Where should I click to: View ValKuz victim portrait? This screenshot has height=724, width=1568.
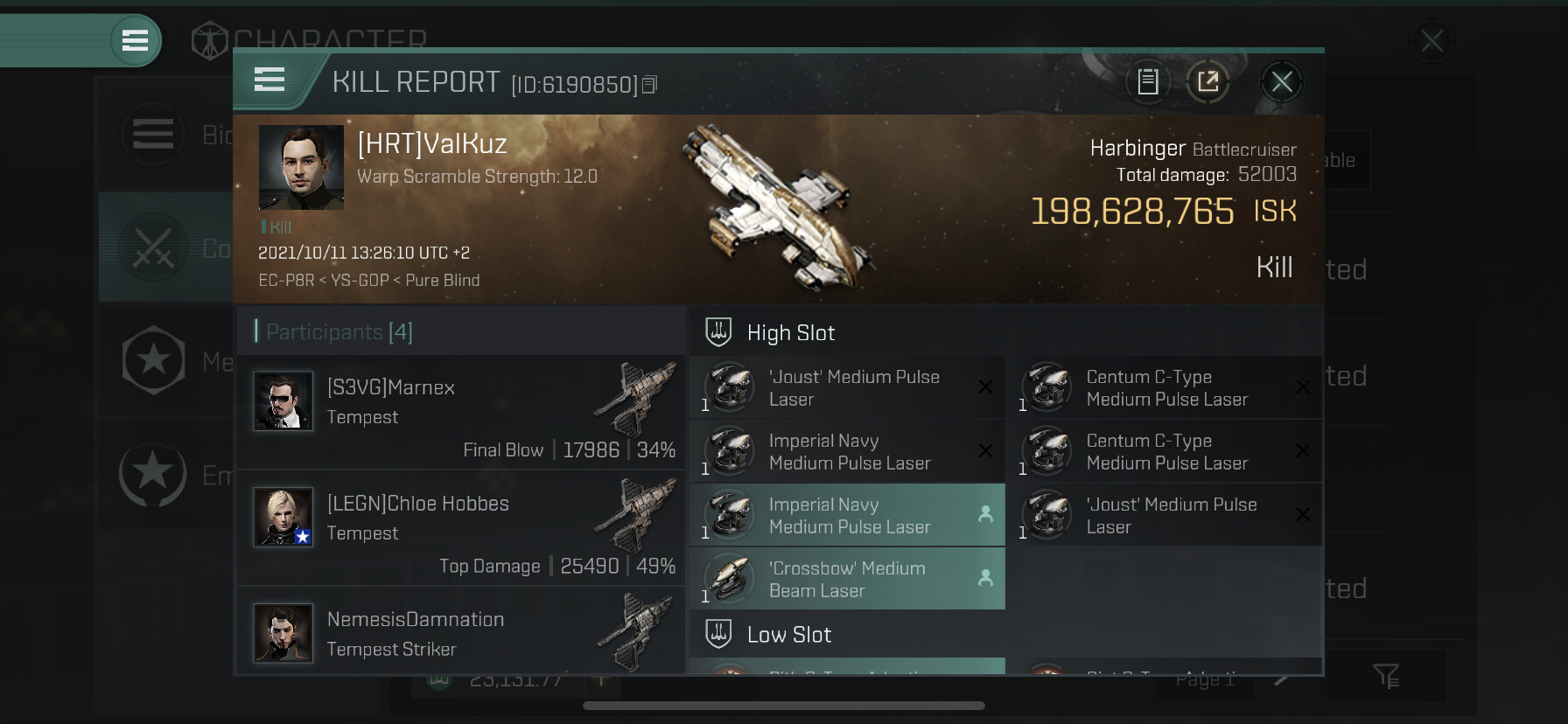point(301,167)
